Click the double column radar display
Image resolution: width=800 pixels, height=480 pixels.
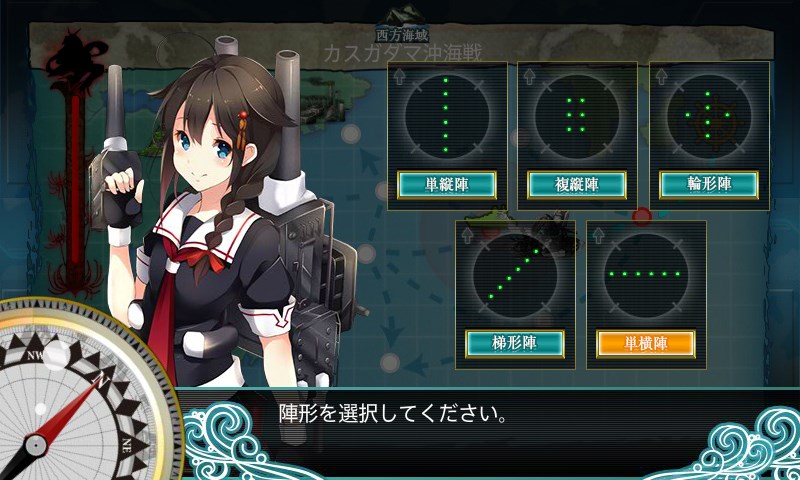[x=576, y=115]
